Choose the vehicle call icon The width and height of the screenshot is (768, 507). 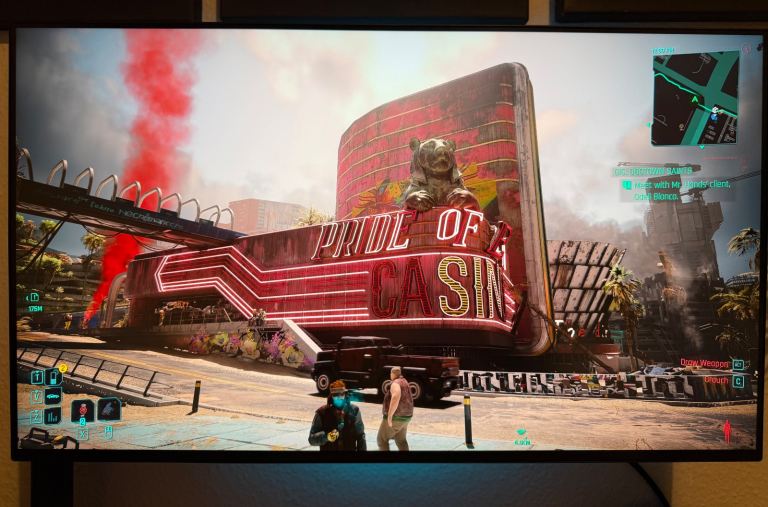click(x=54, y=395)
